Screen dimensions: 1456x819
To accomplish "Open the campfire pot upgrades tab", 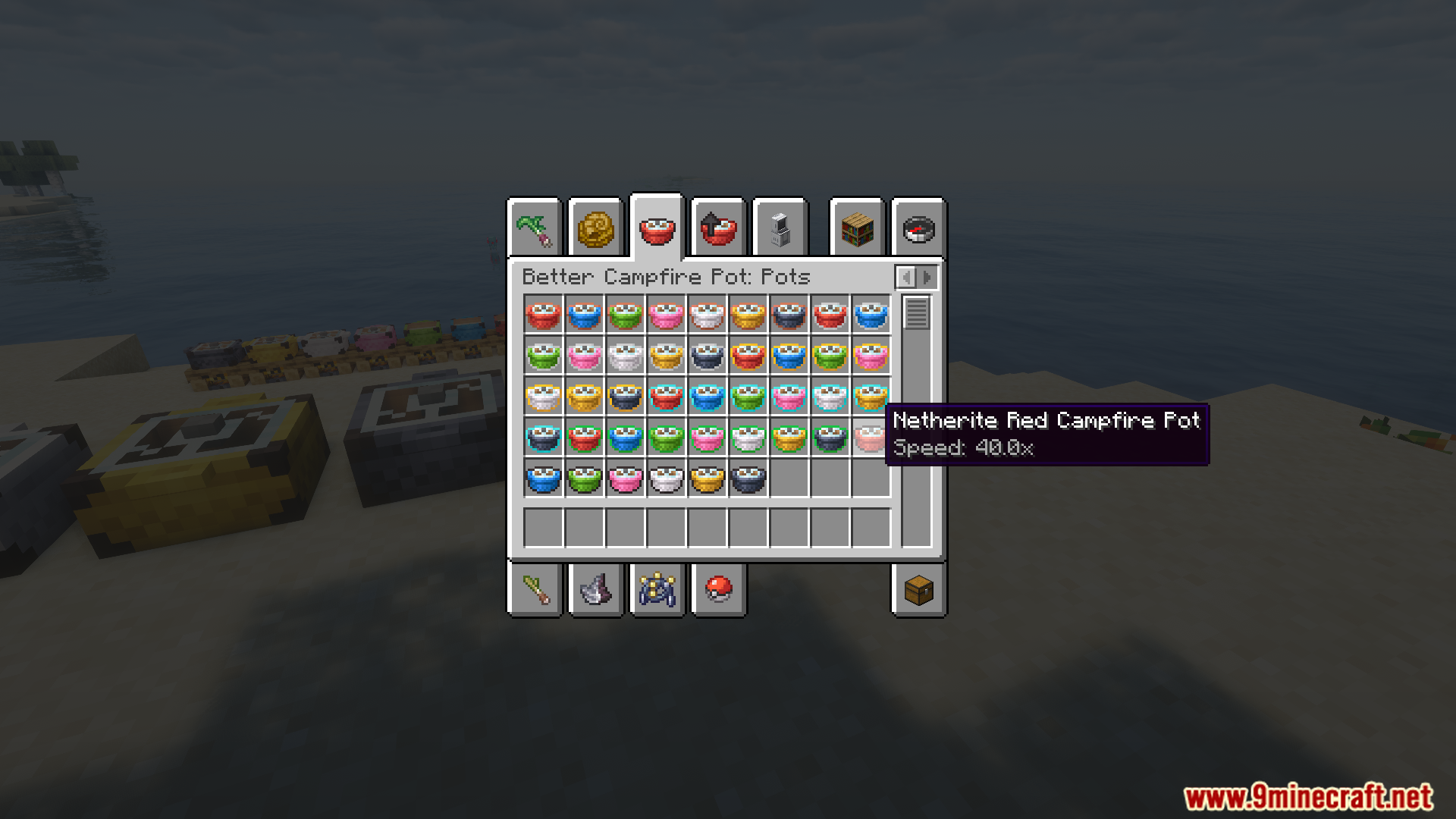I will [718, 227].
